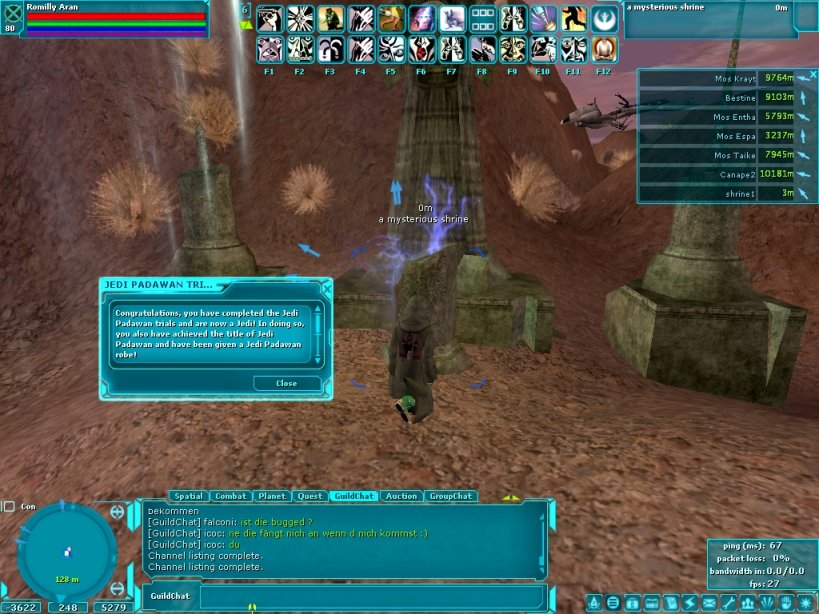
Task: Select the Planet chat tab
Action: (x=272, y=496)
